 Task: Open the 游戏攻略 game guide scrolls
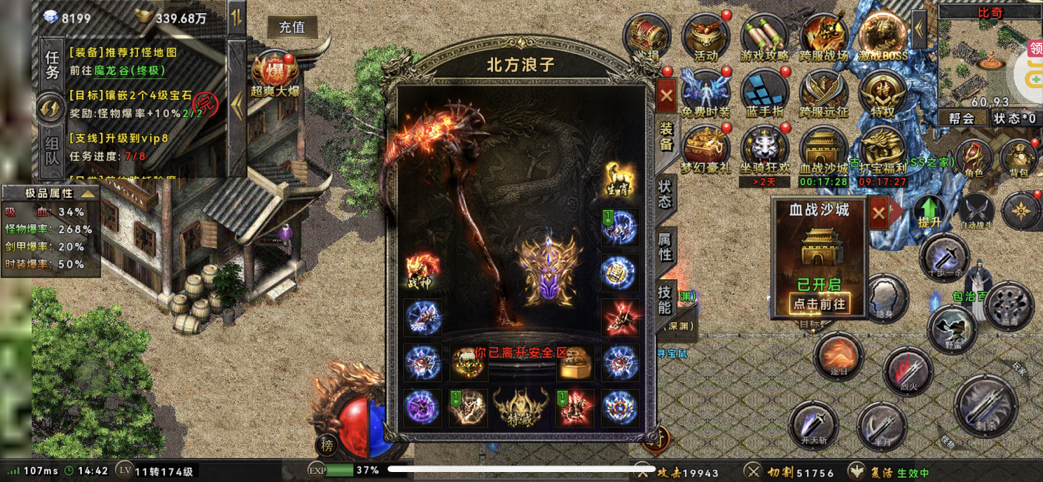(x=765, y=38)
